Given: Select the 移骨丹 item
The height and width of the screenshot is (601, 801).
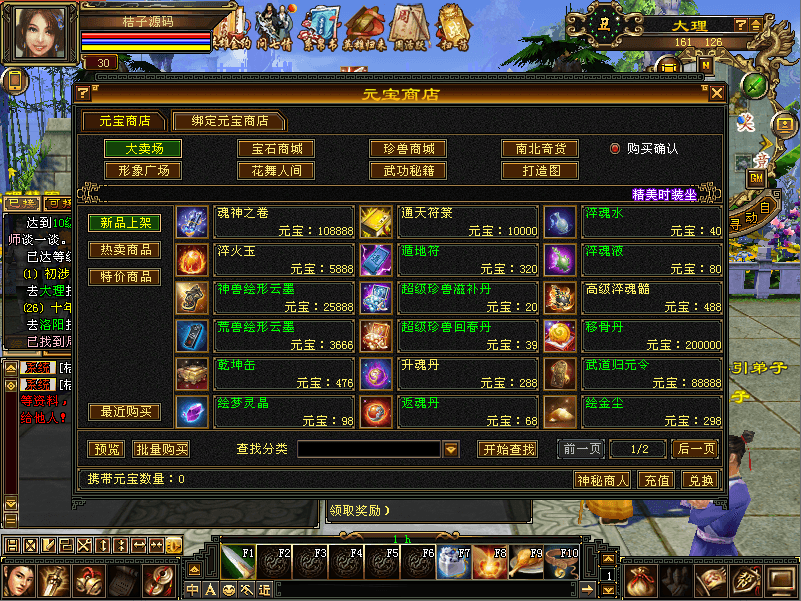Looking at the screenshot, I should point(633,336).
